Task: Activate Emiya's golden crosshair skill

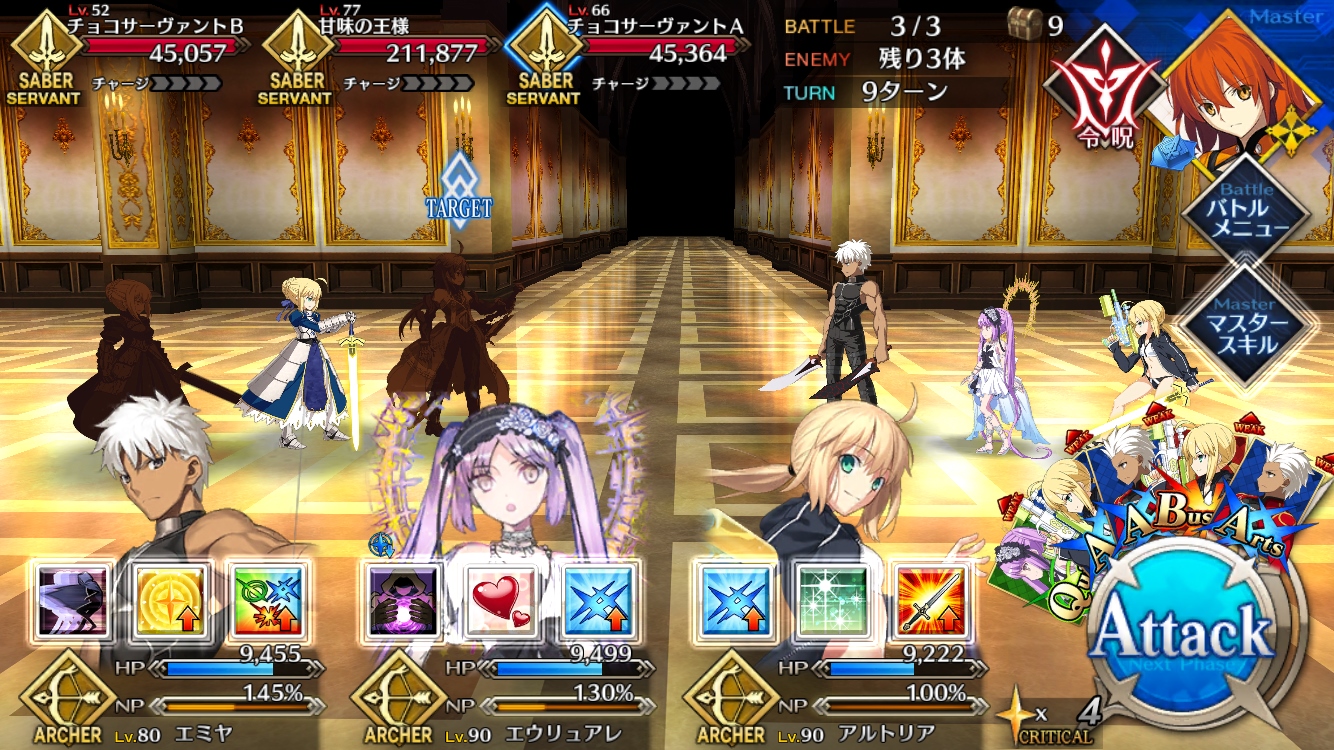Action: pyautogui.click(x=169, y=599)
